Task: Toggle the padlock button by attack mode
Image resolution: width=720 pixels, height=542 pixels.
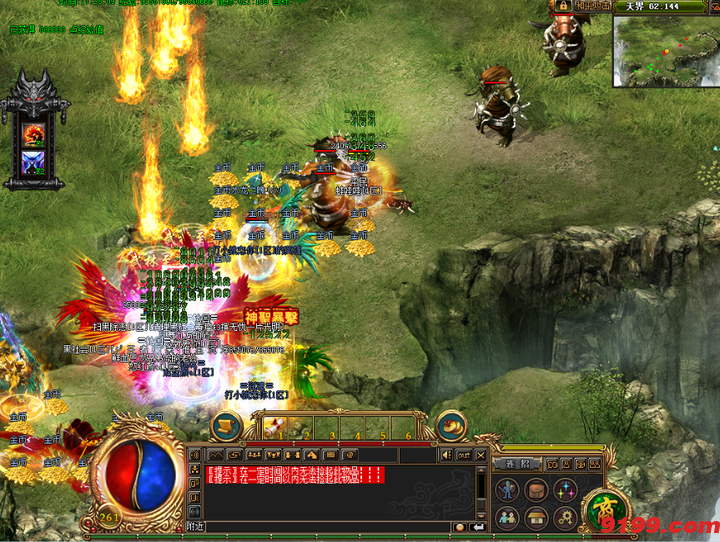Action: coord(564,5)
